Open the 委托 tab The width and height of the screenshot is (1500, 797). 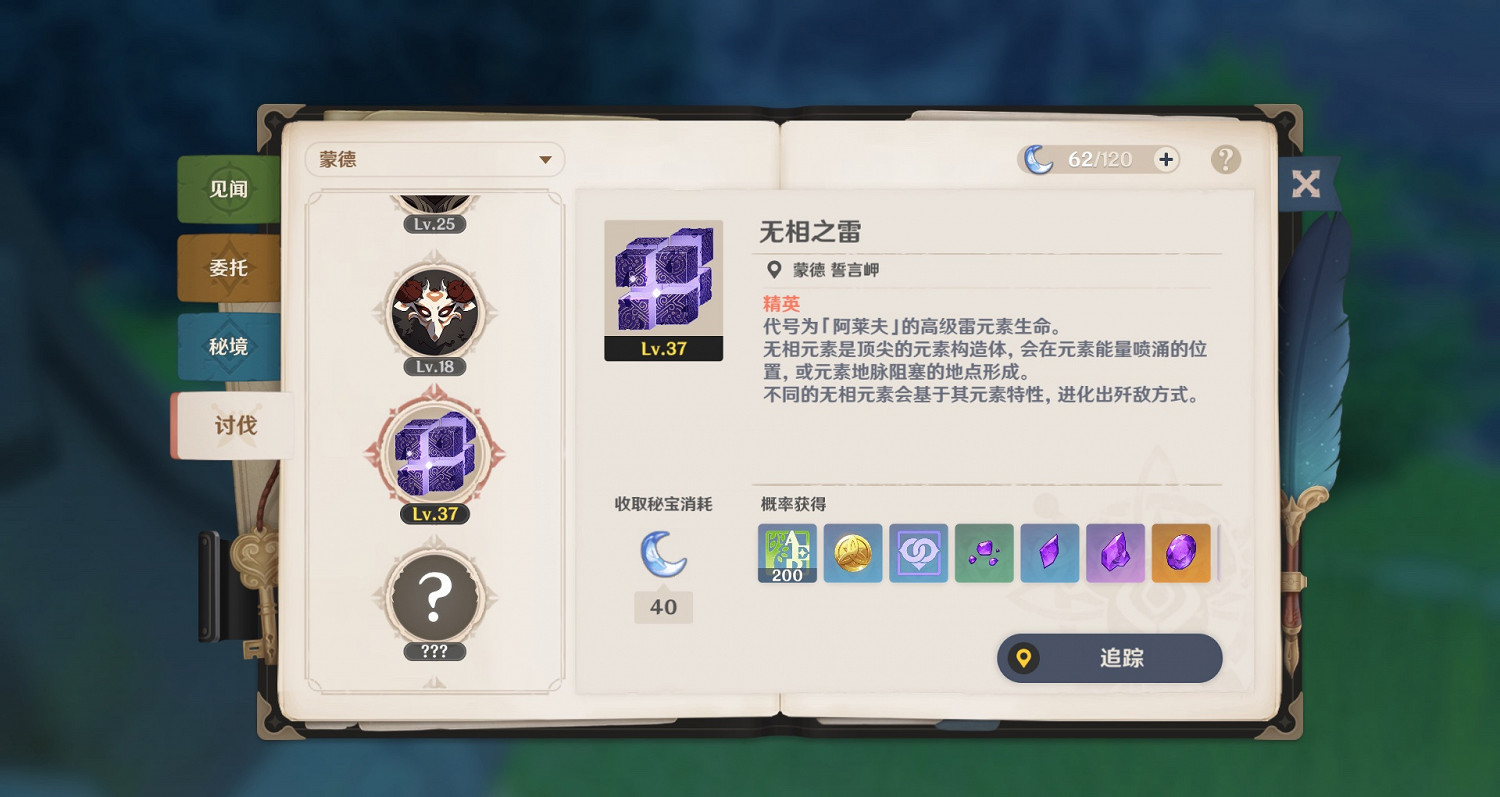(x=228, y=268)
